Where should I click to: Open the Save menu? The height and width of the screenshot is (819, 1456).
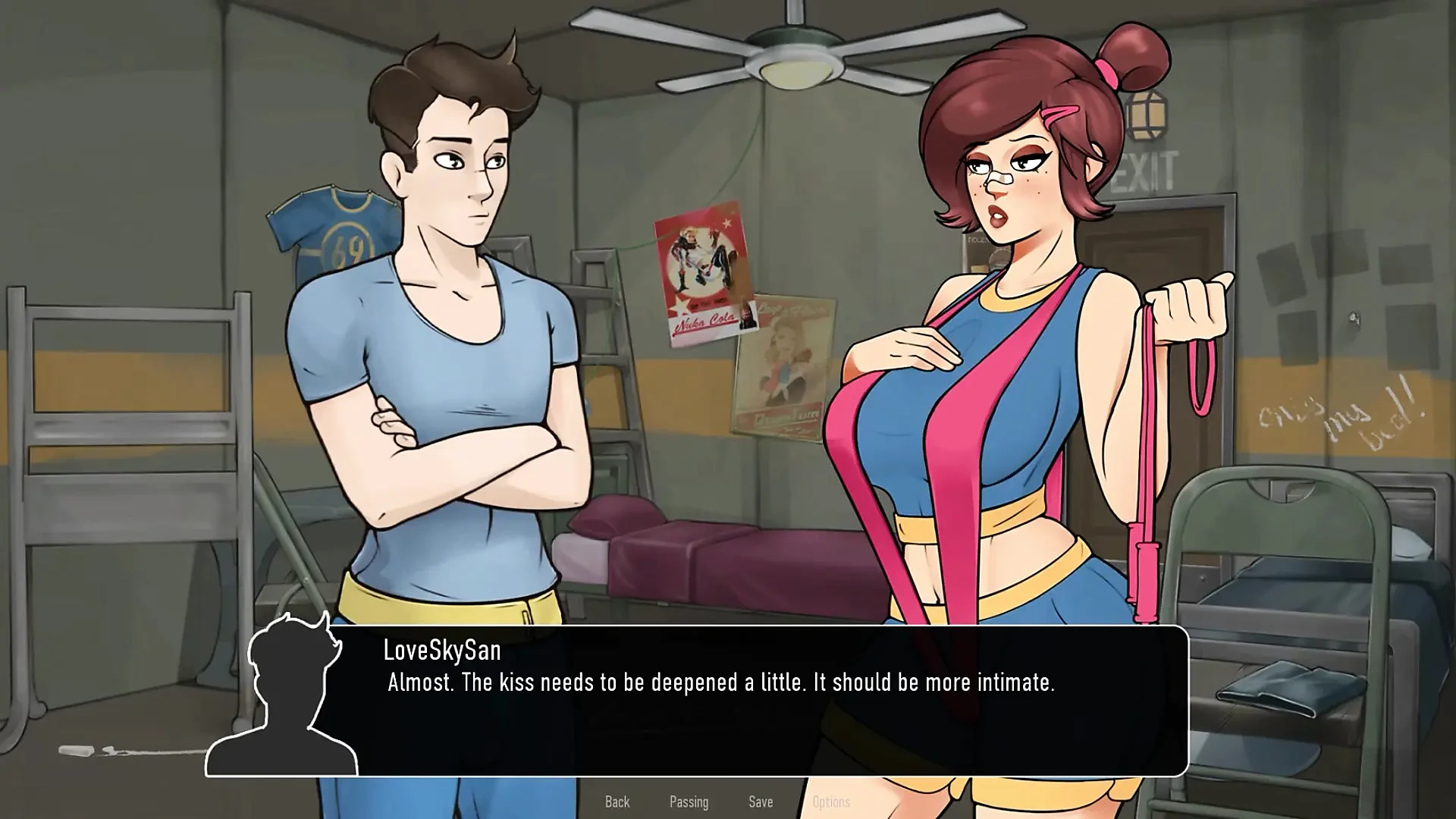[x=761, y=802]
